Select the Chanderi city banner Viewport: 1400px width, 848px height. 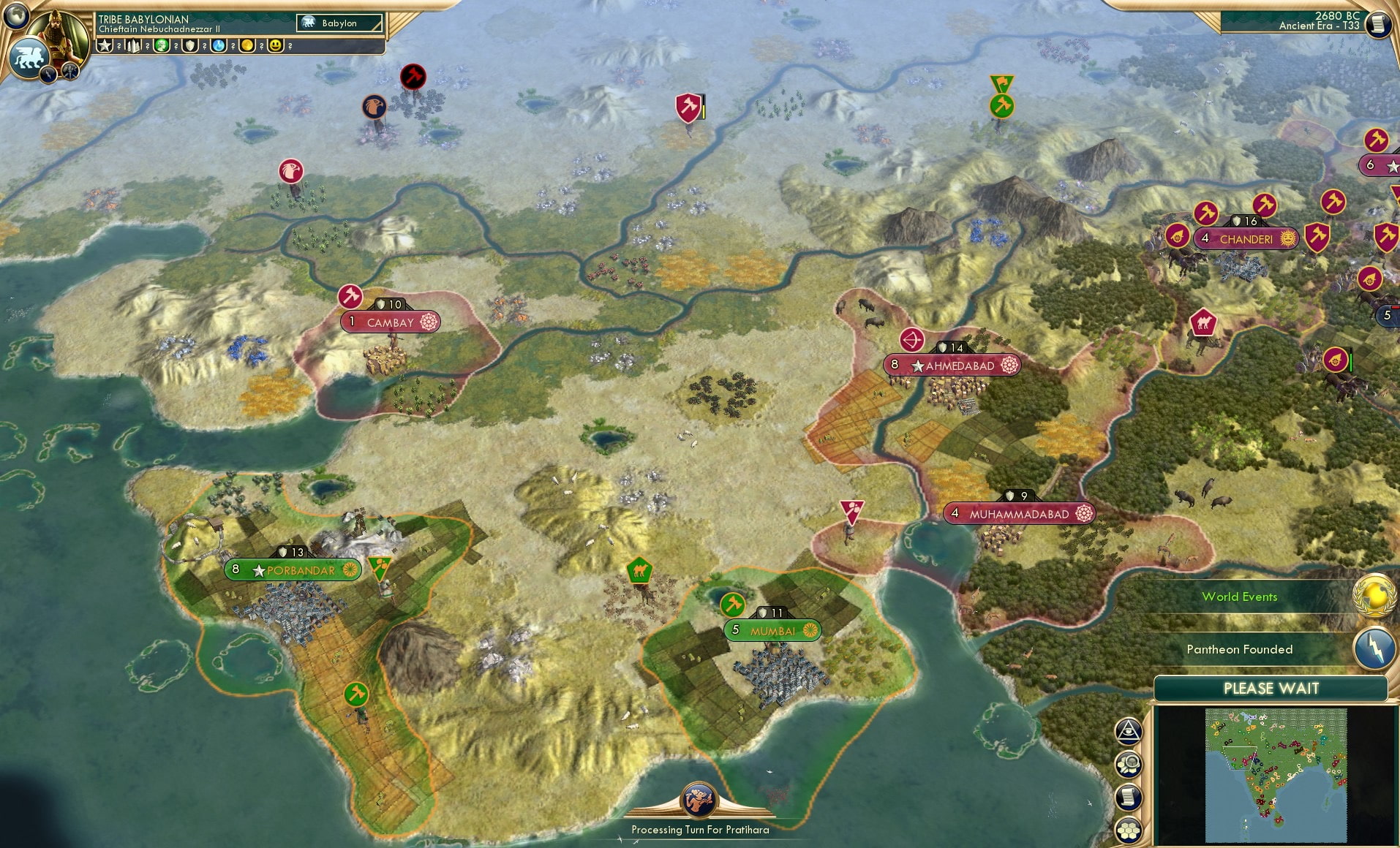coord(1246,238)
